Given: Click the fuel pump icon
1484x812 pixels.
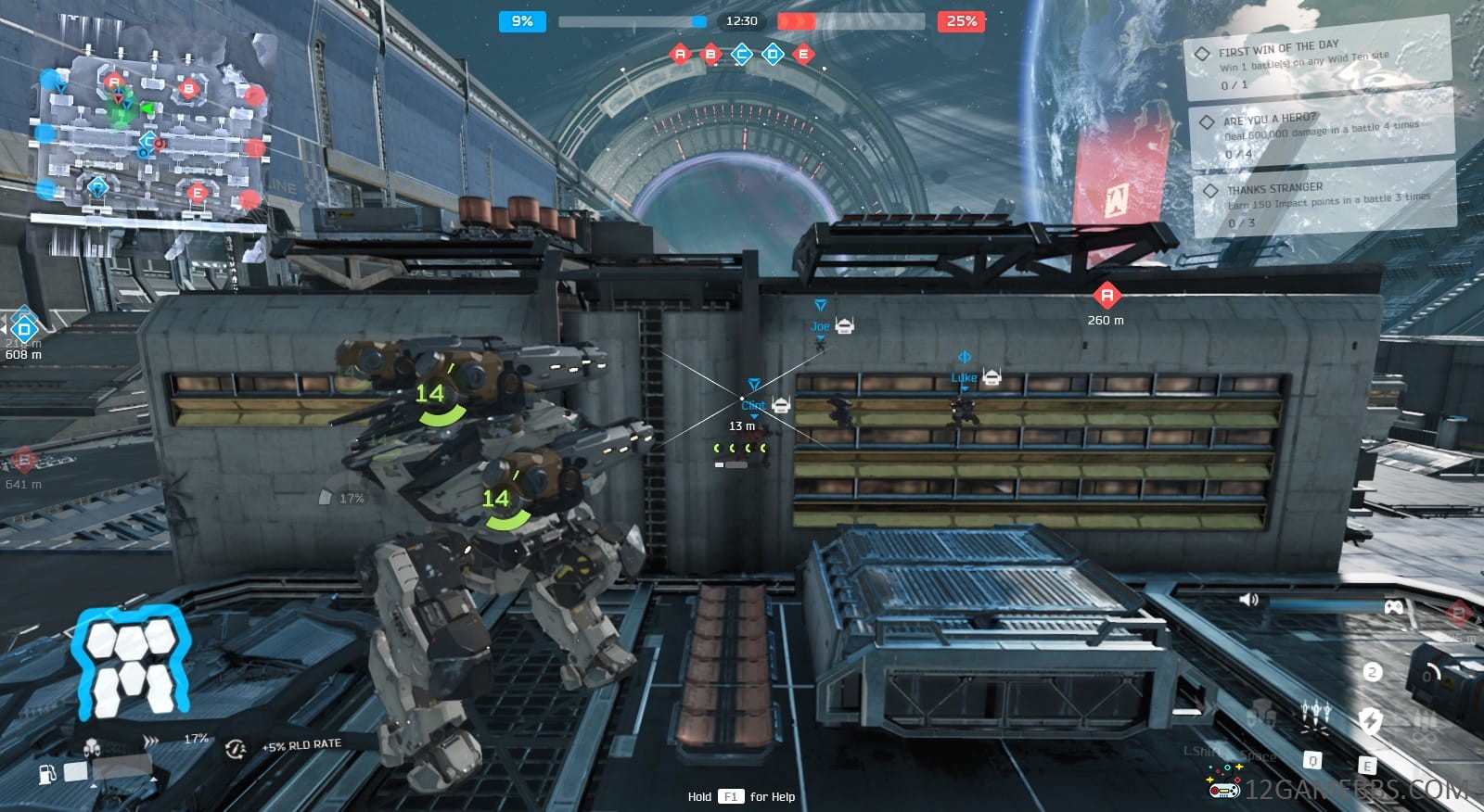Looking at the screenshot, I should (47, 773).
